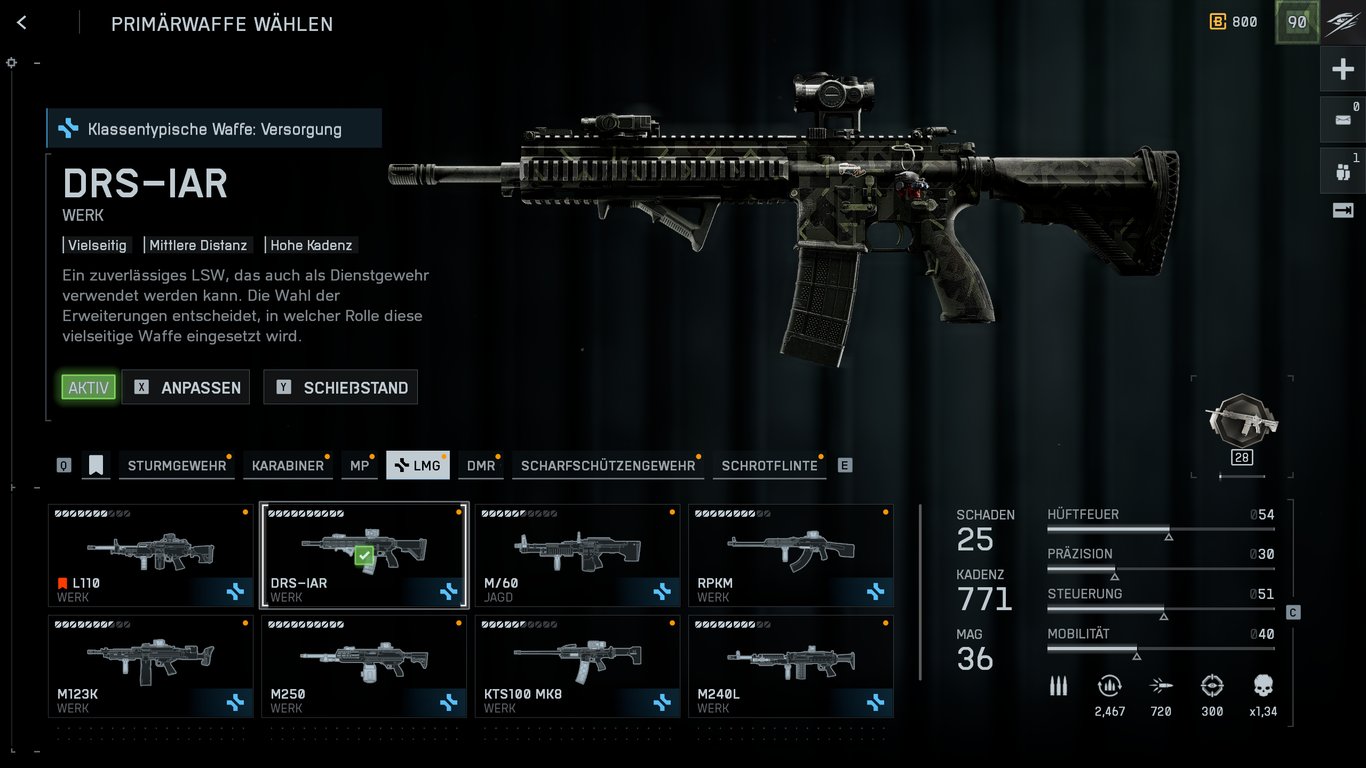This screenshot has height=768, width=1366.
Task: Select the MP category tab
Action: click(359, 466)
